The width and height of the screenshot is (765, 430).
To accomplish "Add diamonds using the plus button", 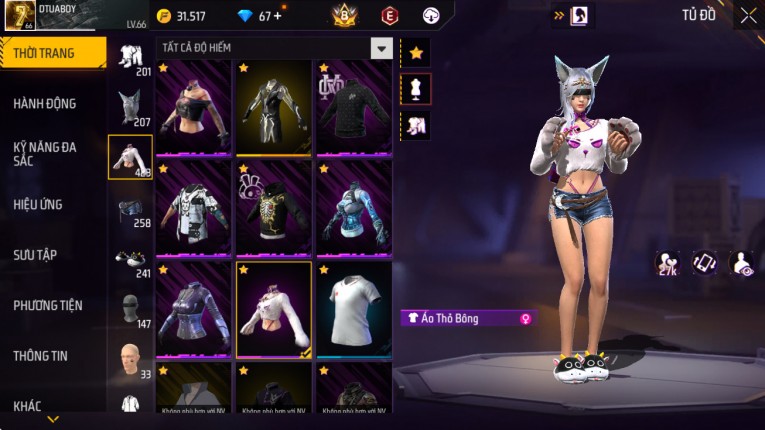I will tap(277, 16).
